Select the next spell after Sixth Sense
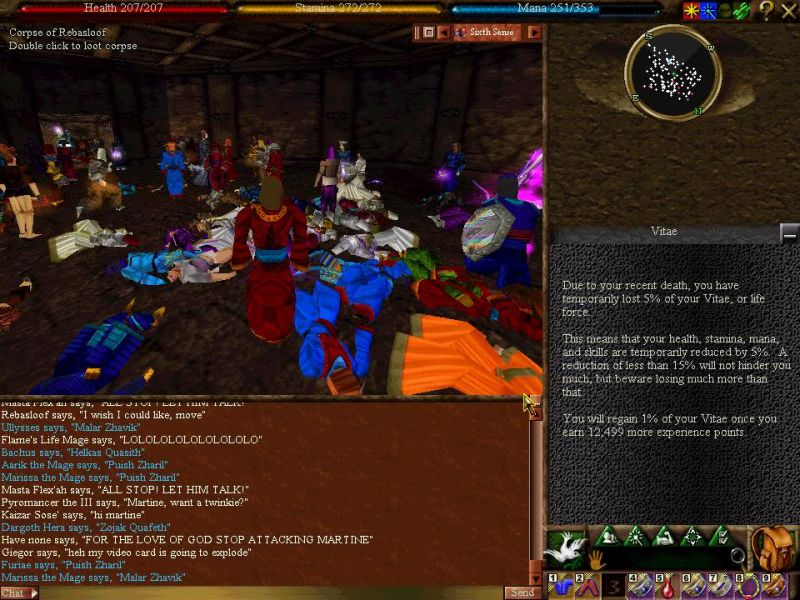 [534, 32]
